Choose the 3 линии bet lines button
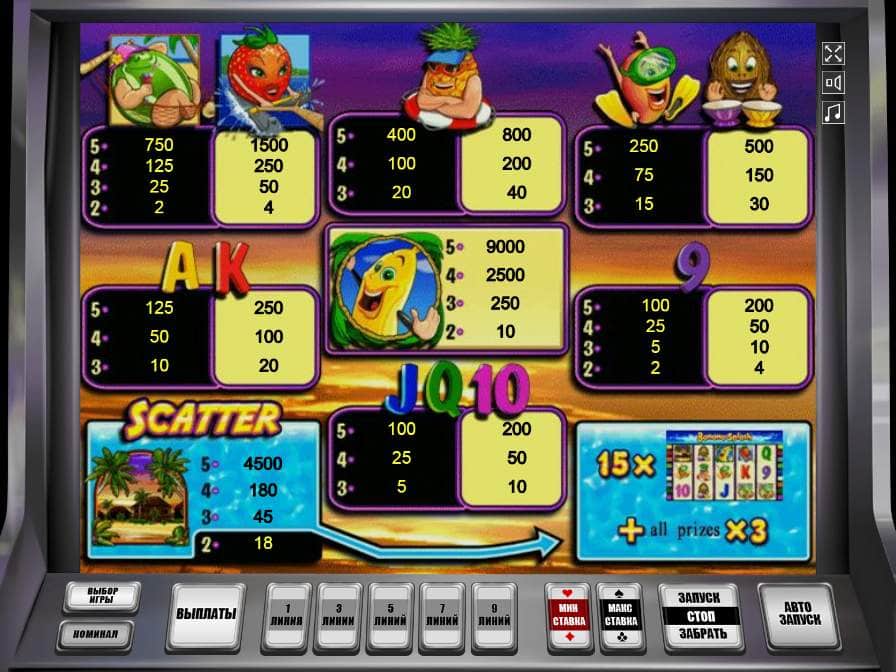 click(x=339, y=613)
